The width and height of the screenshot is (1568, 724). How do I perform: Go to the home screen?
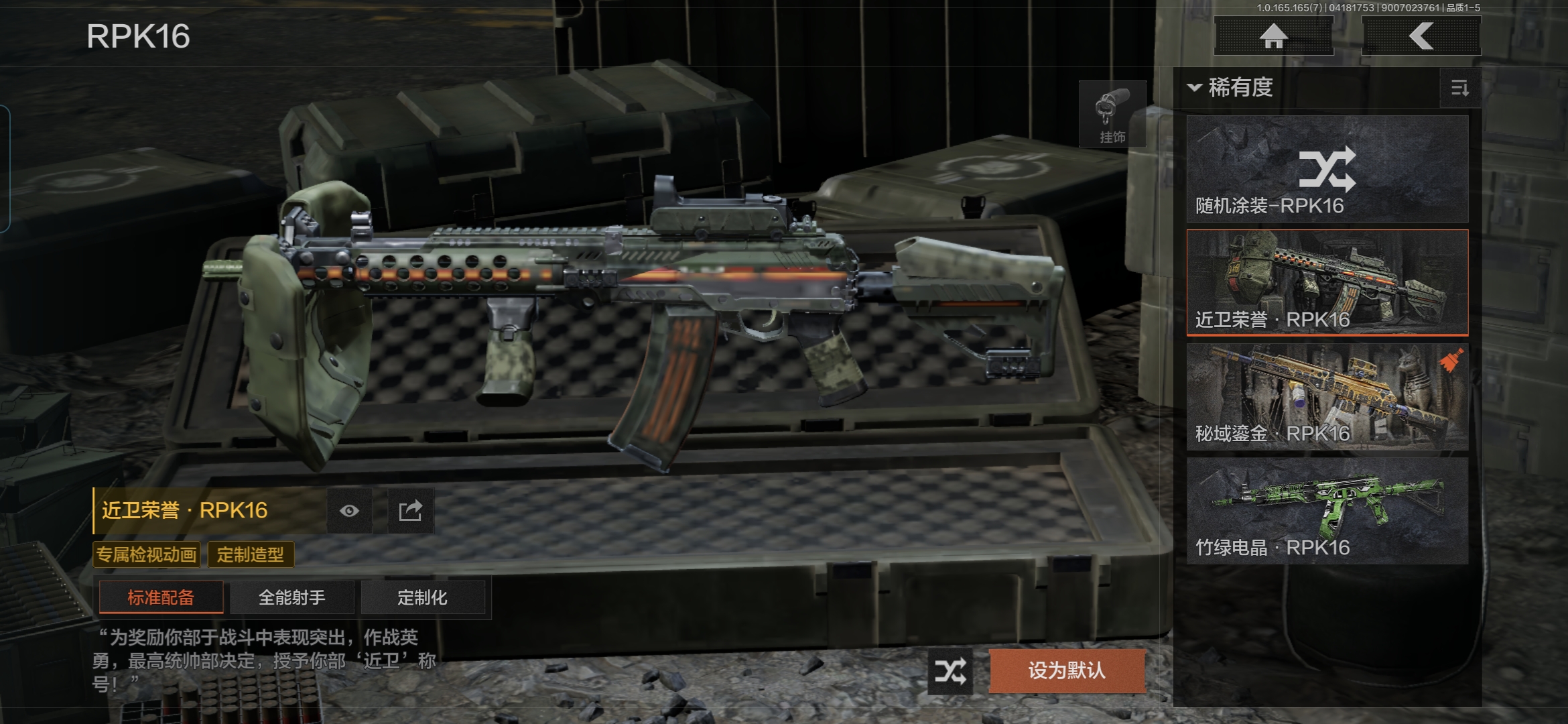(1273, 36)
